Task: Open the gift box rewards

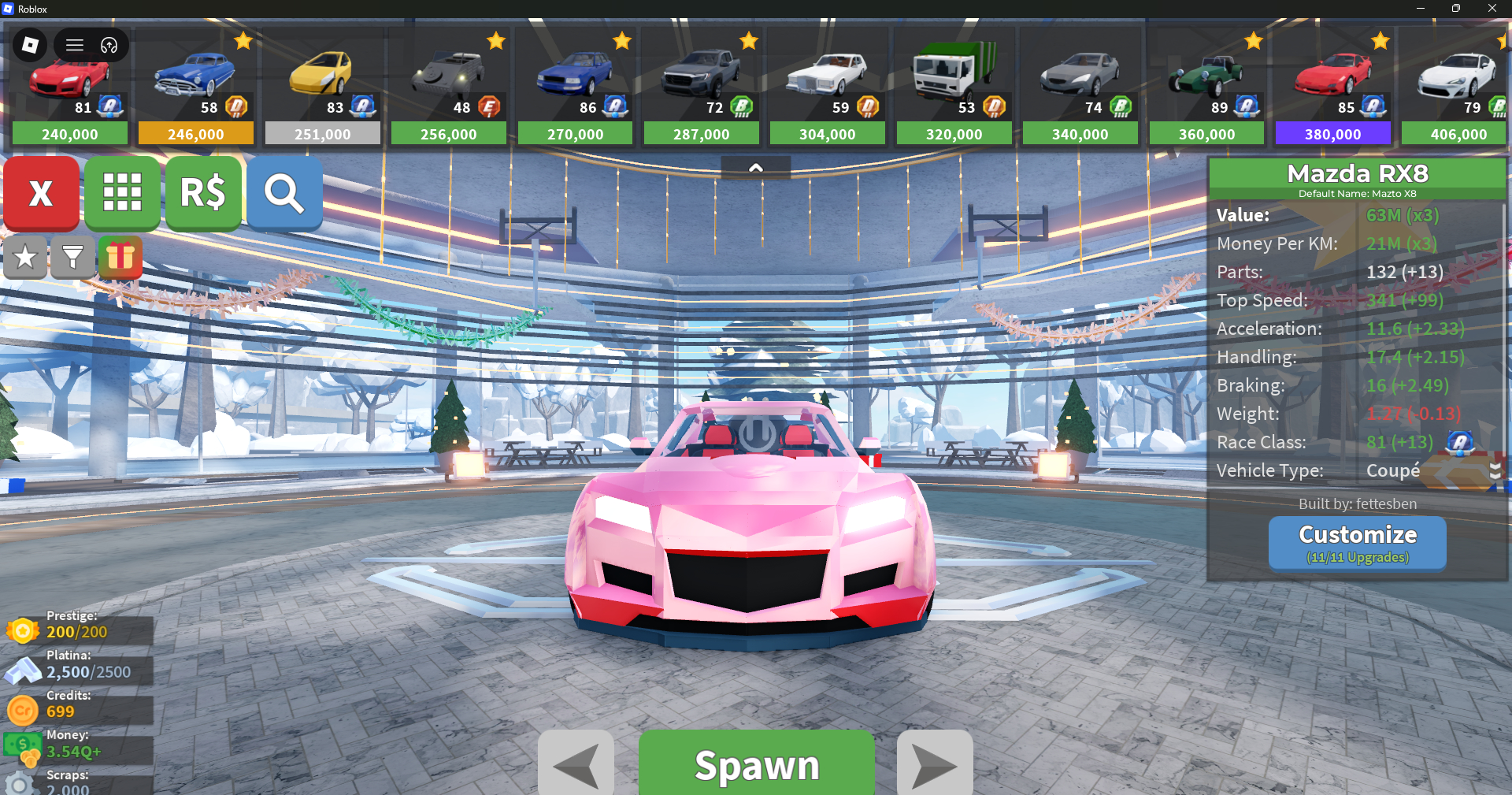Action: 120,257
